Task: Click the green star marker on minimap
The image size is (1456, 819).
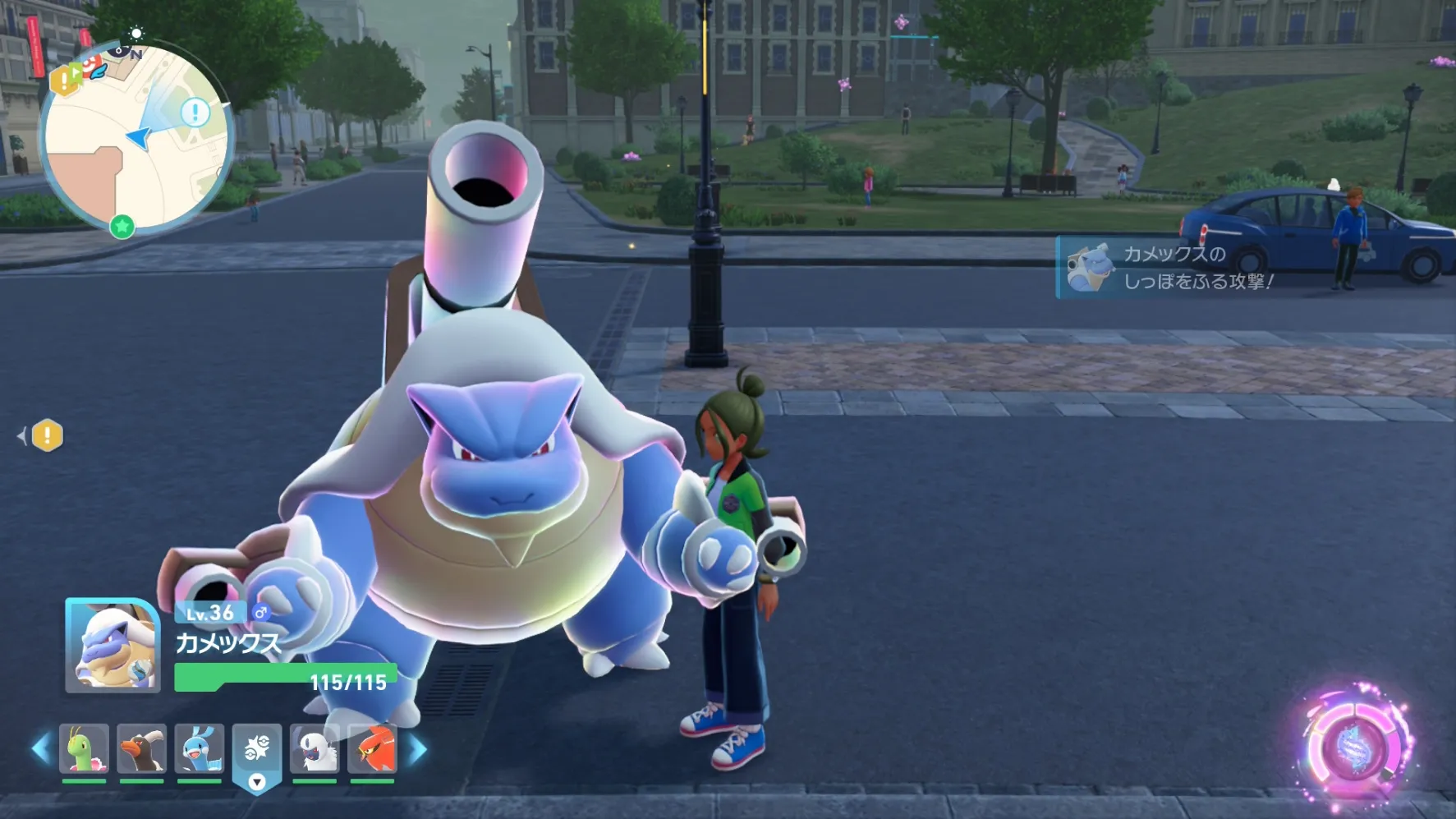Action: [x=122, y=226]
